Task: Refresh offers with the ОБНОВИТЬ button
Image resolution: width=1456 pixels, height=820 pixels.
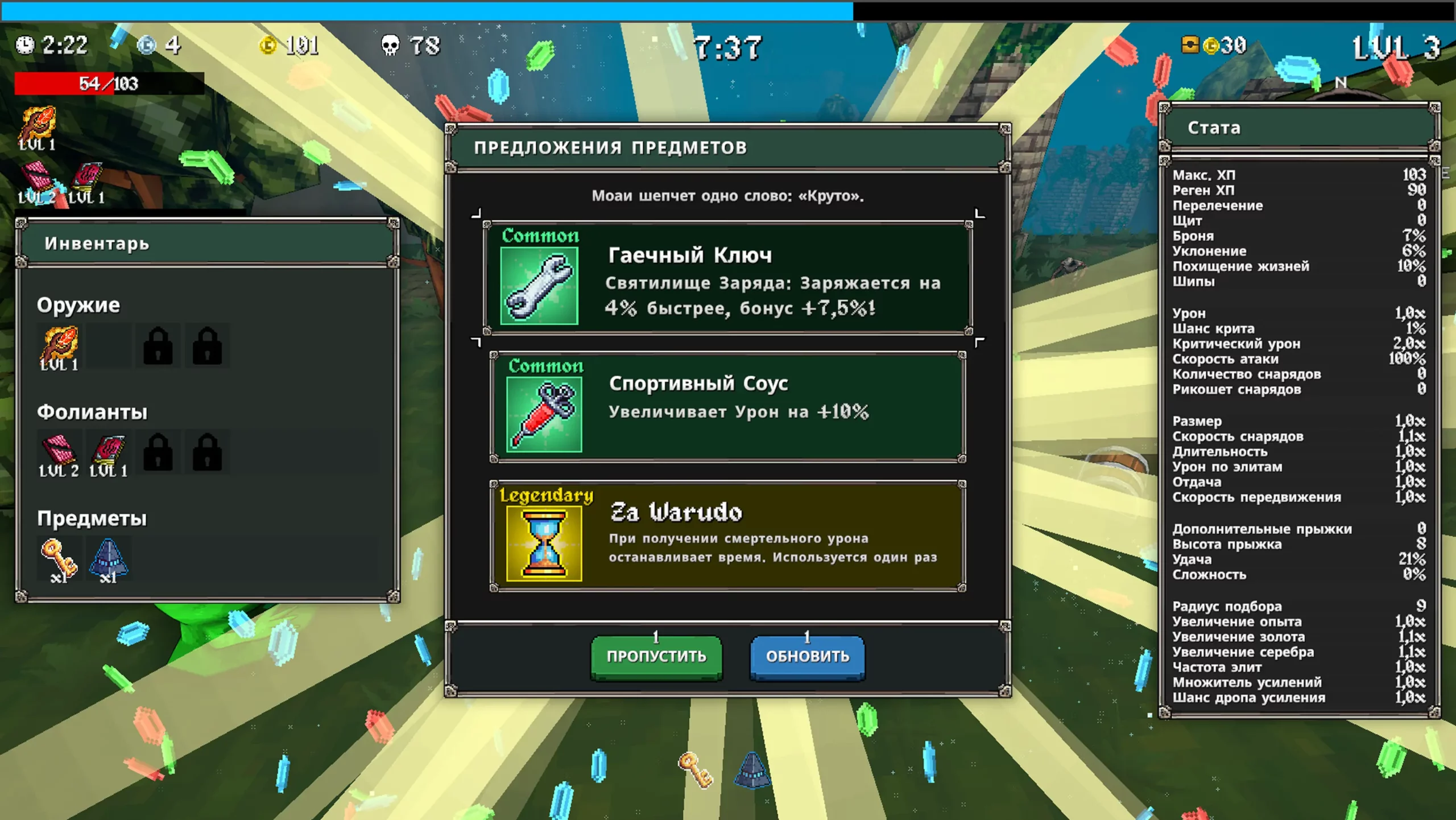Action: [807, 657]
